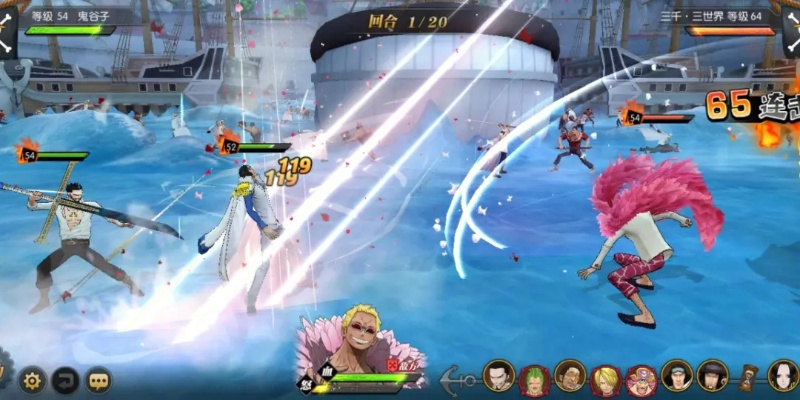
Task: Open the chat speech bubble
Action: 98,380
